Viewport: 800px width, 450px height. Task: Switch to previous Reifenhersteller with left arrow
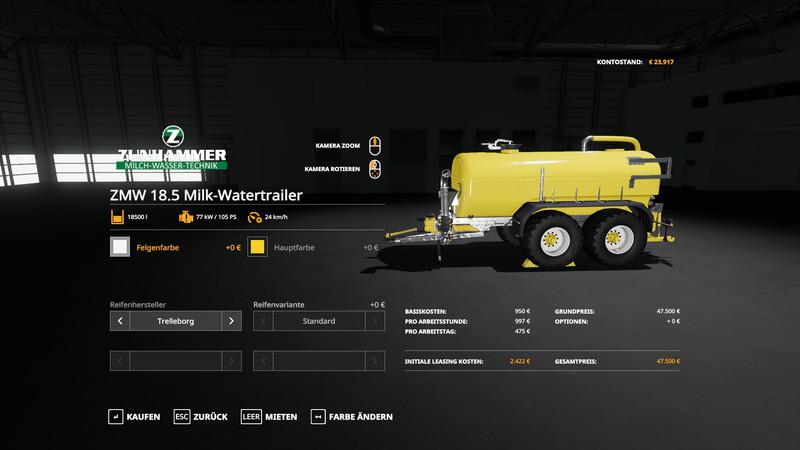coord(120,321)
